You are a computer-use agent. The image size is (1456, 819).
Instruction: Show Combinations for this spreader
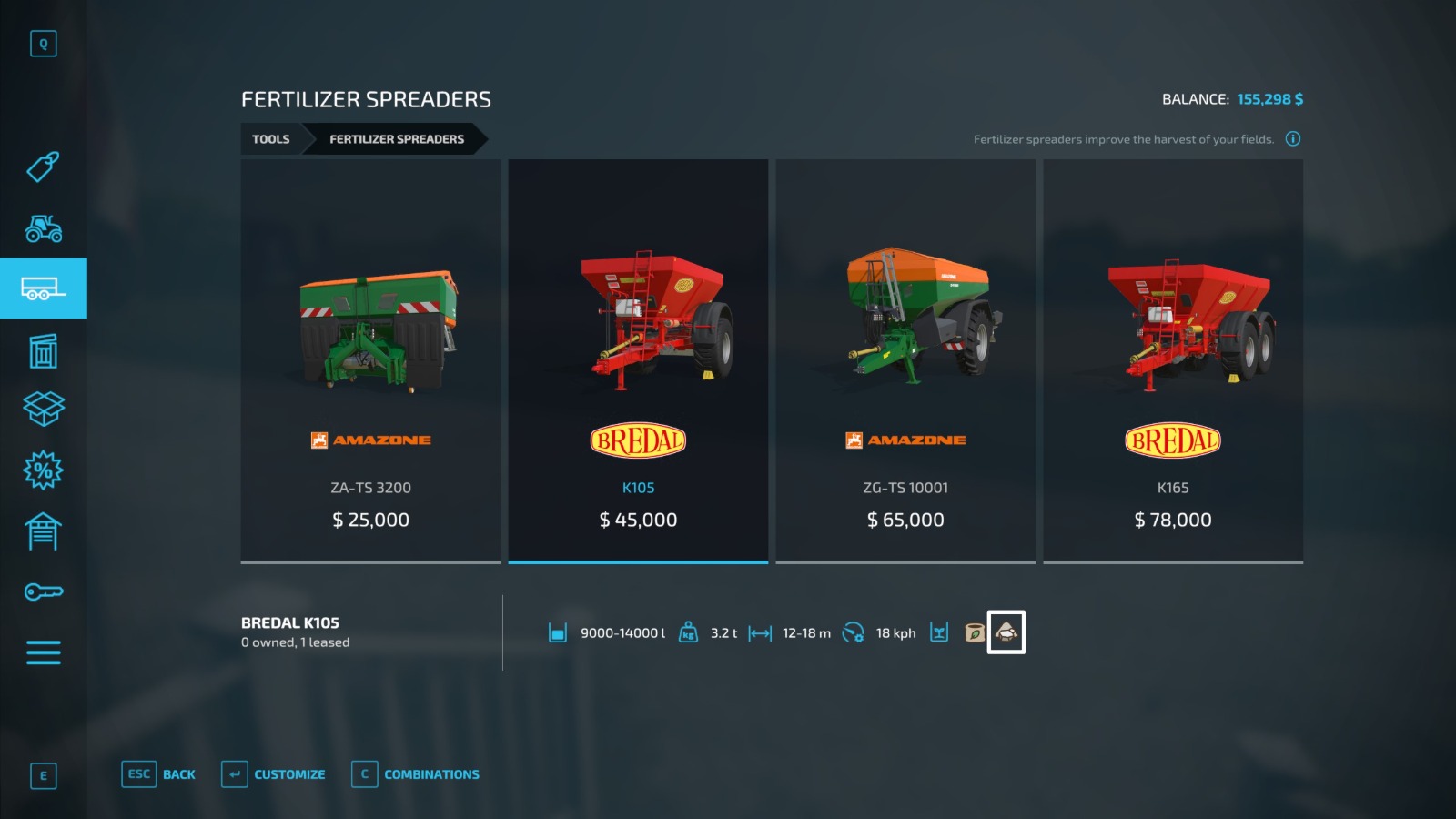[x=416, y=774]
